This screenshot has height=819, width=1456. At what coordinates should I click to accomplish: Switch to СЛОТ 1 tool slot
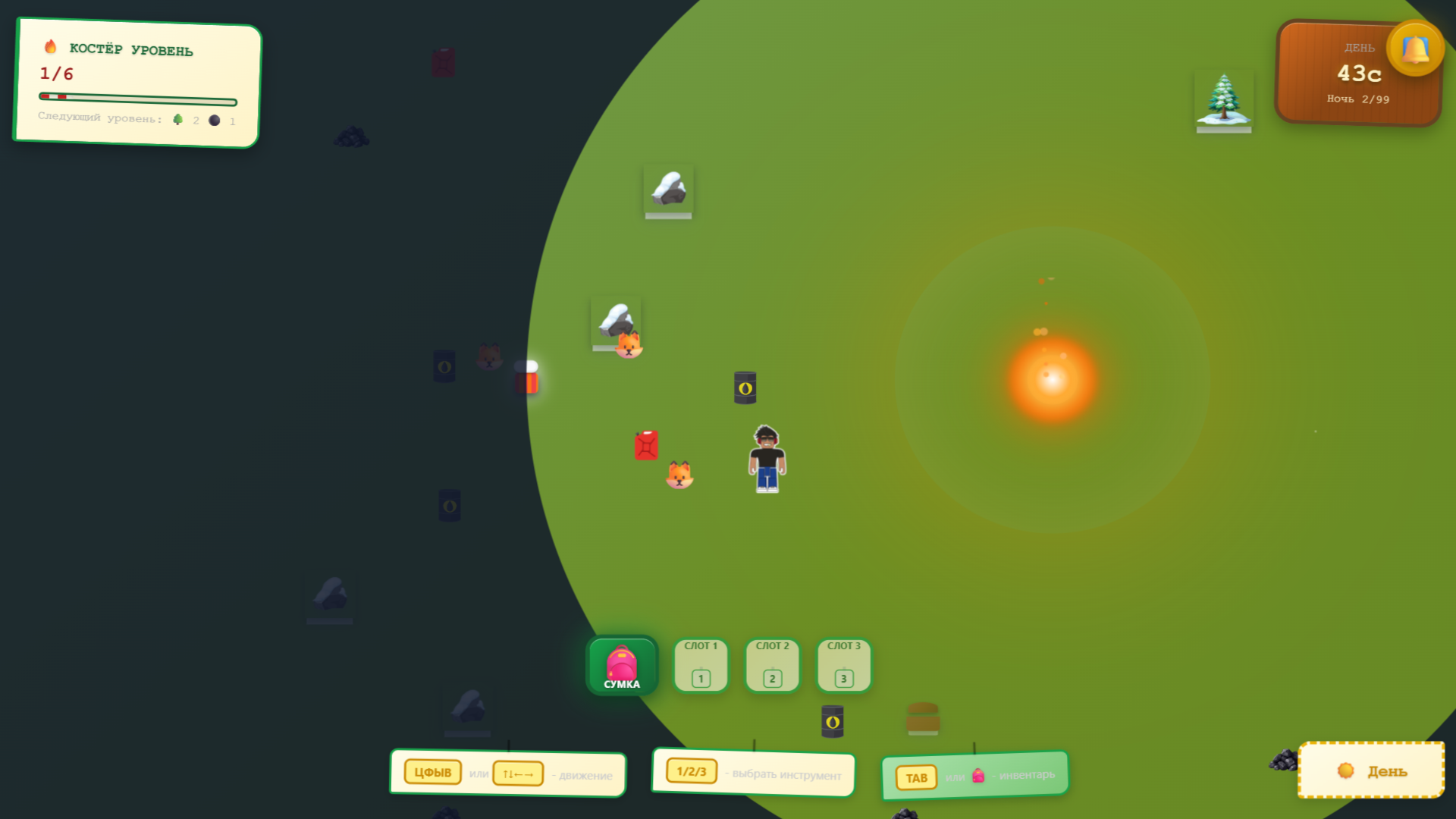coord(700,665)
